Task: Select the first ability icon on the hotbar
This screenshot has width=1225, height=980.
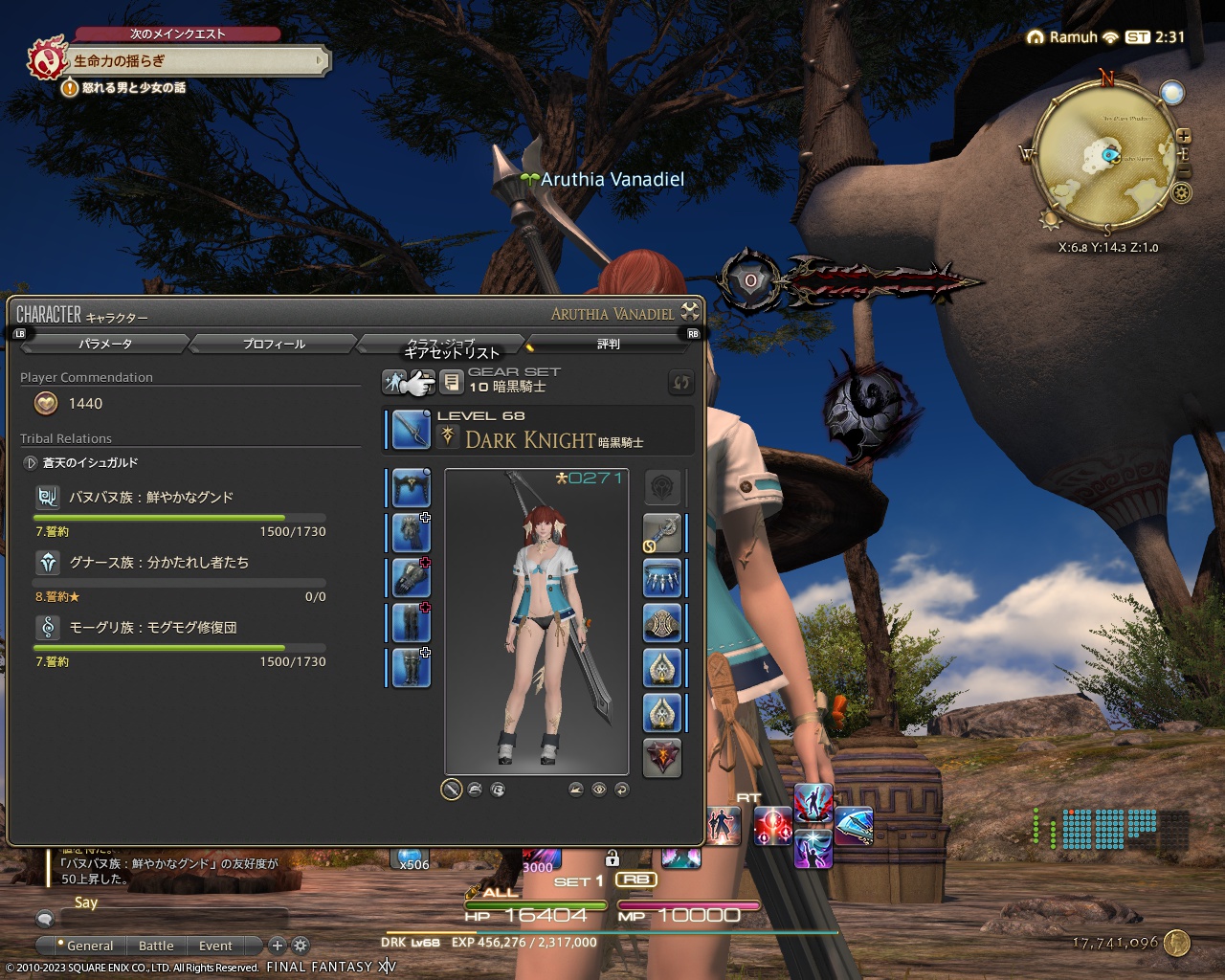Action: tap(723, 826)
